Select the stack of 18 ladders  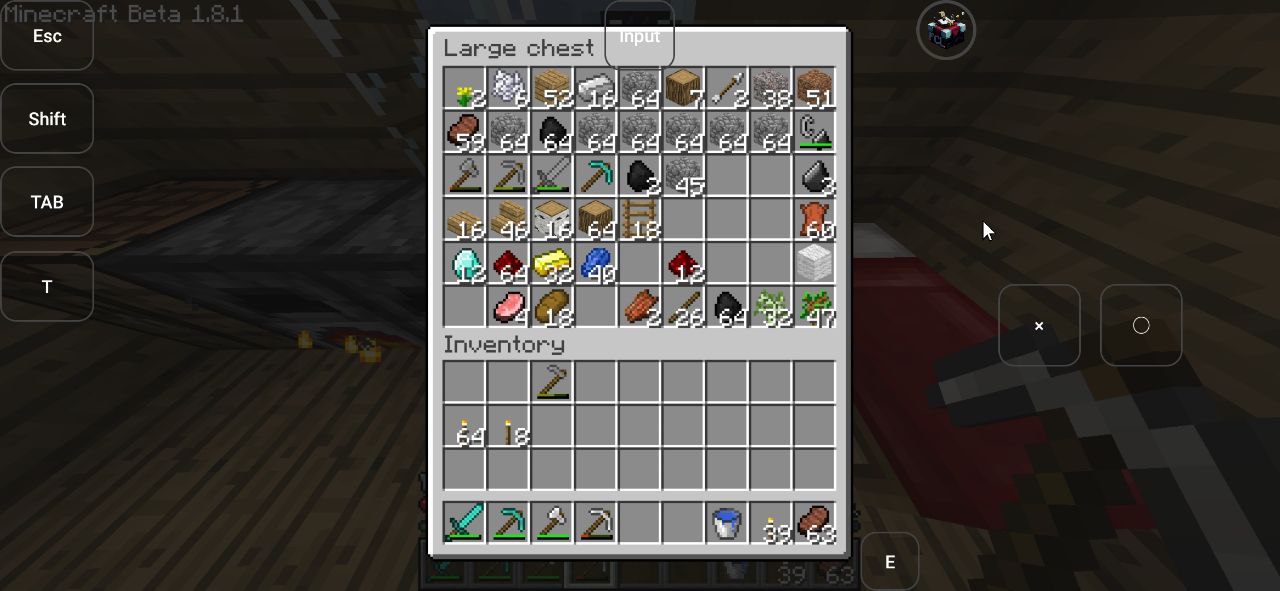tap(640, 218)
